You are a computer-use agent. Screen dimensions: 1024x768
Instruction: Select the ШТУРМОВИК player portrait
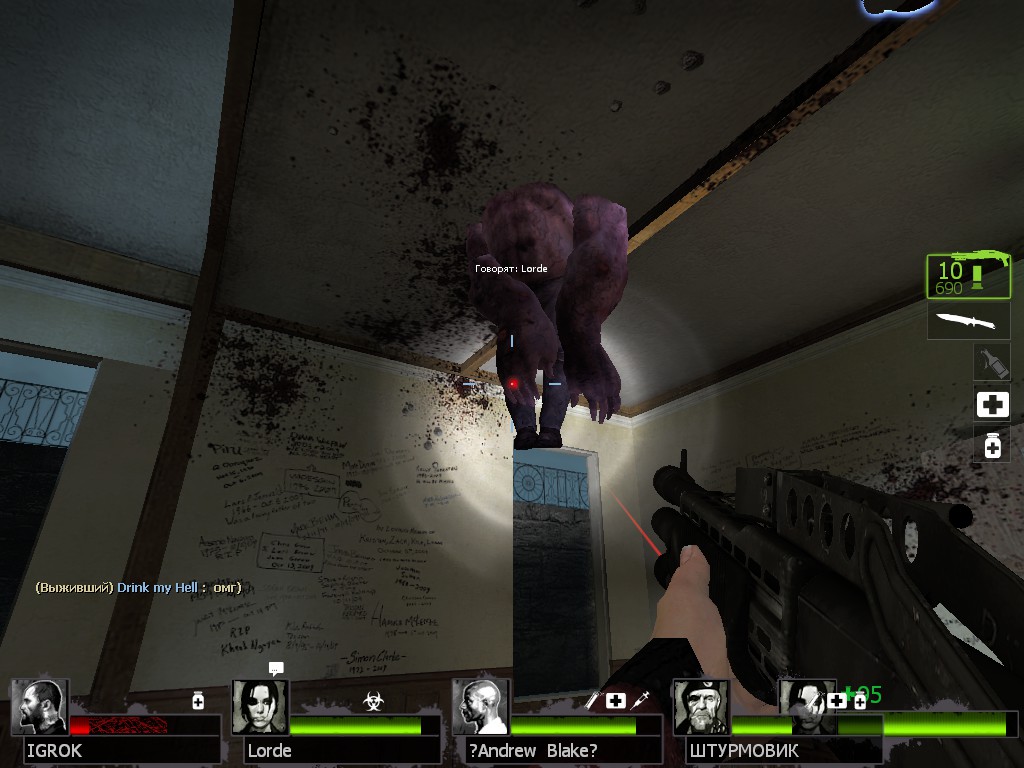(x=700, y=707)
